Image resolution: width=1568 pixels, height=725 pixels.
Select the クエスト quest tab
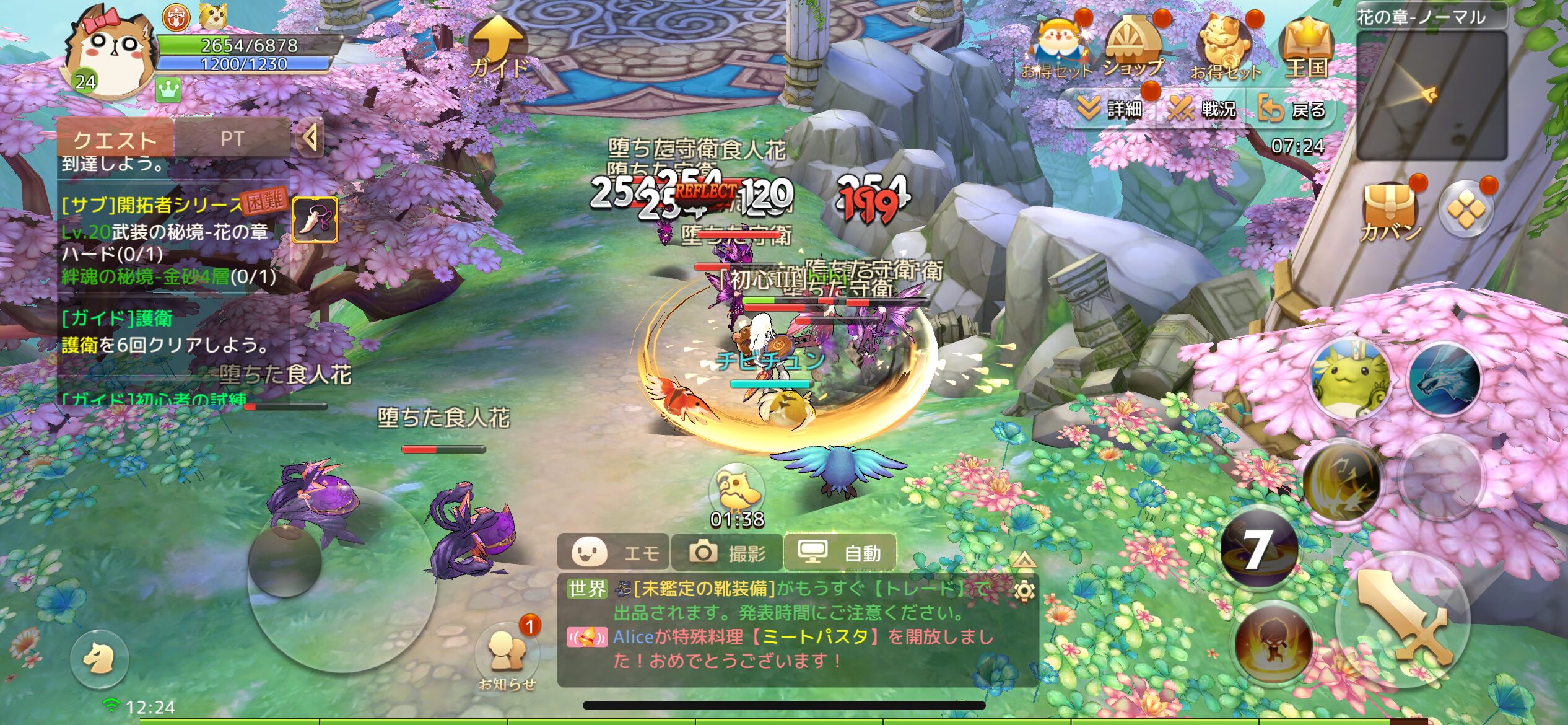point(115,140)
